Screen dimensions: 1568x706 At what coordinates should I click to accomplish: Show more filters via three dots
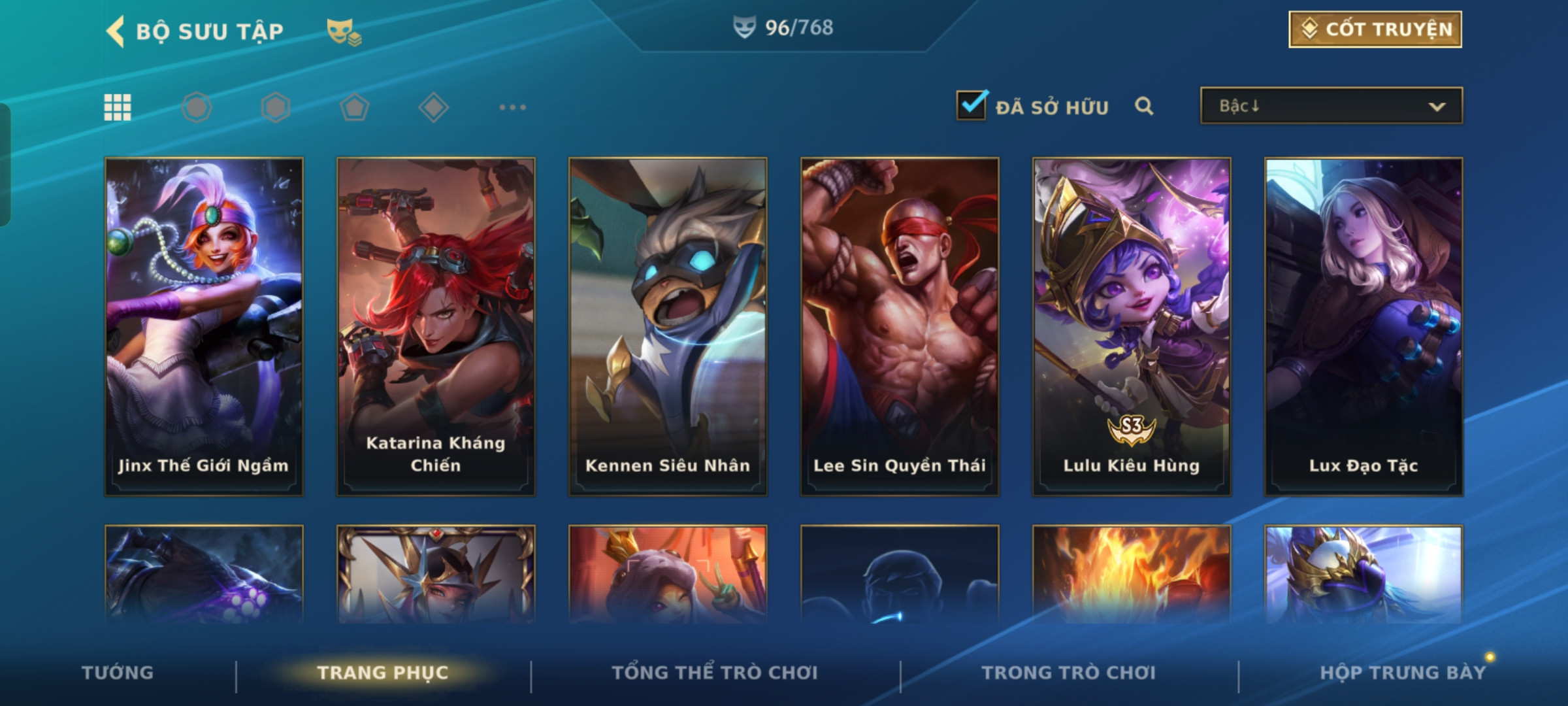512,107
